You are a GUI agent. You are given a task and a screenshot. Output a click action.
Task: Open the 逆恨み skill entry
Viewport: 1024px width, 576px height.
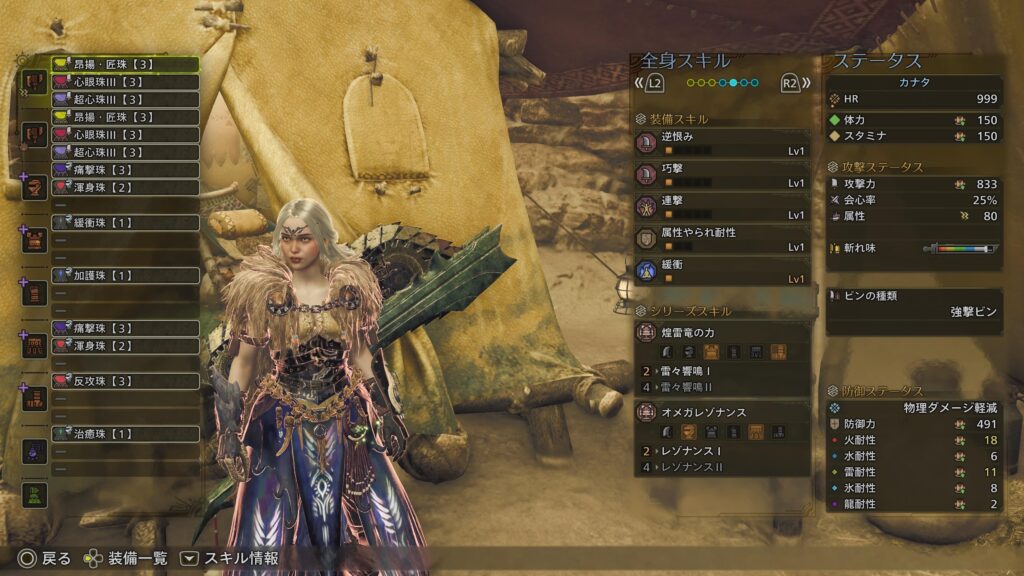pyautogui.click(x=721, y=143)
